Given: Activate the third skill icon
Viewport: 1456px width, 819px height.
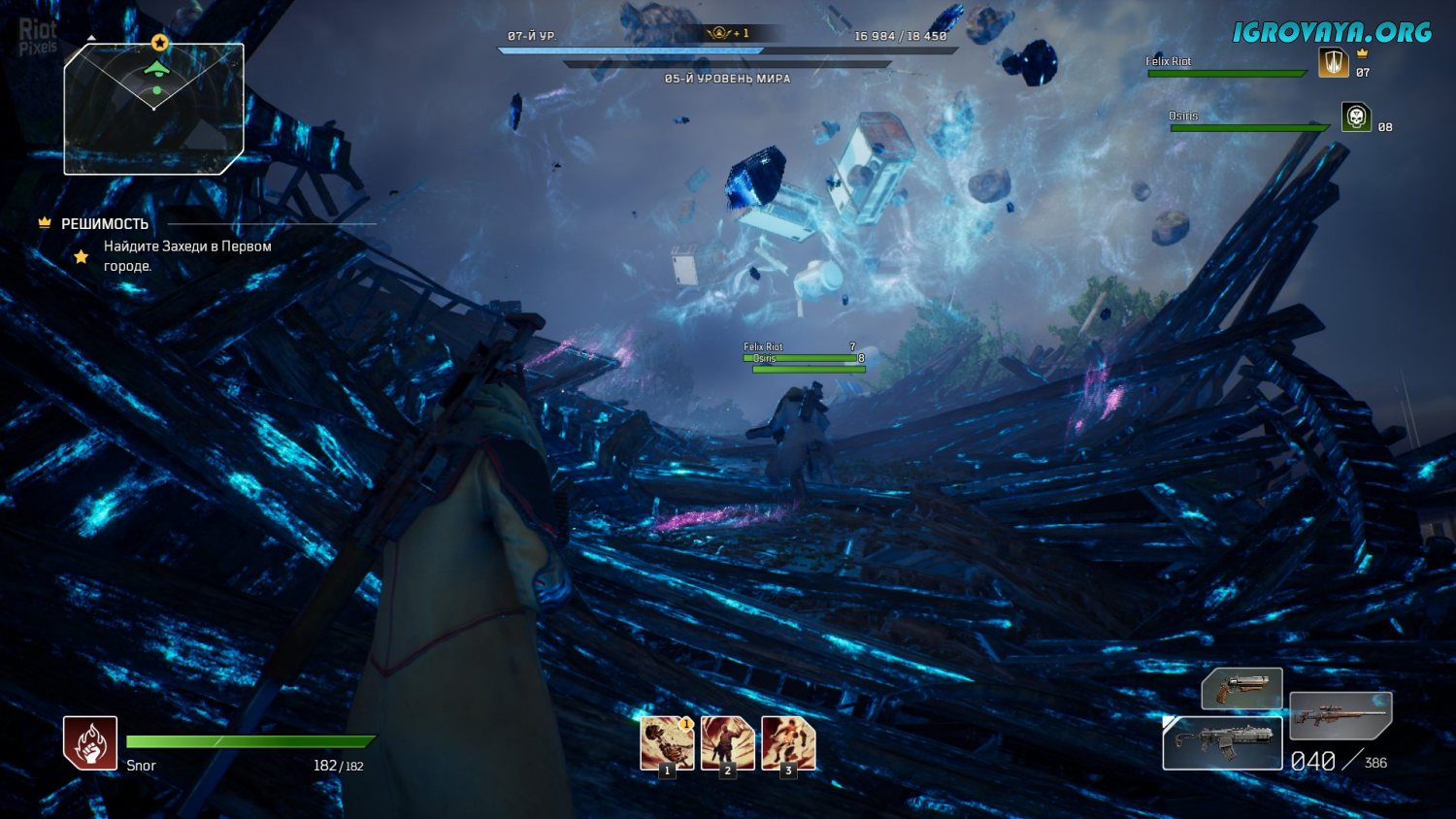Looking at the screenshot, I should pos(788,743).
